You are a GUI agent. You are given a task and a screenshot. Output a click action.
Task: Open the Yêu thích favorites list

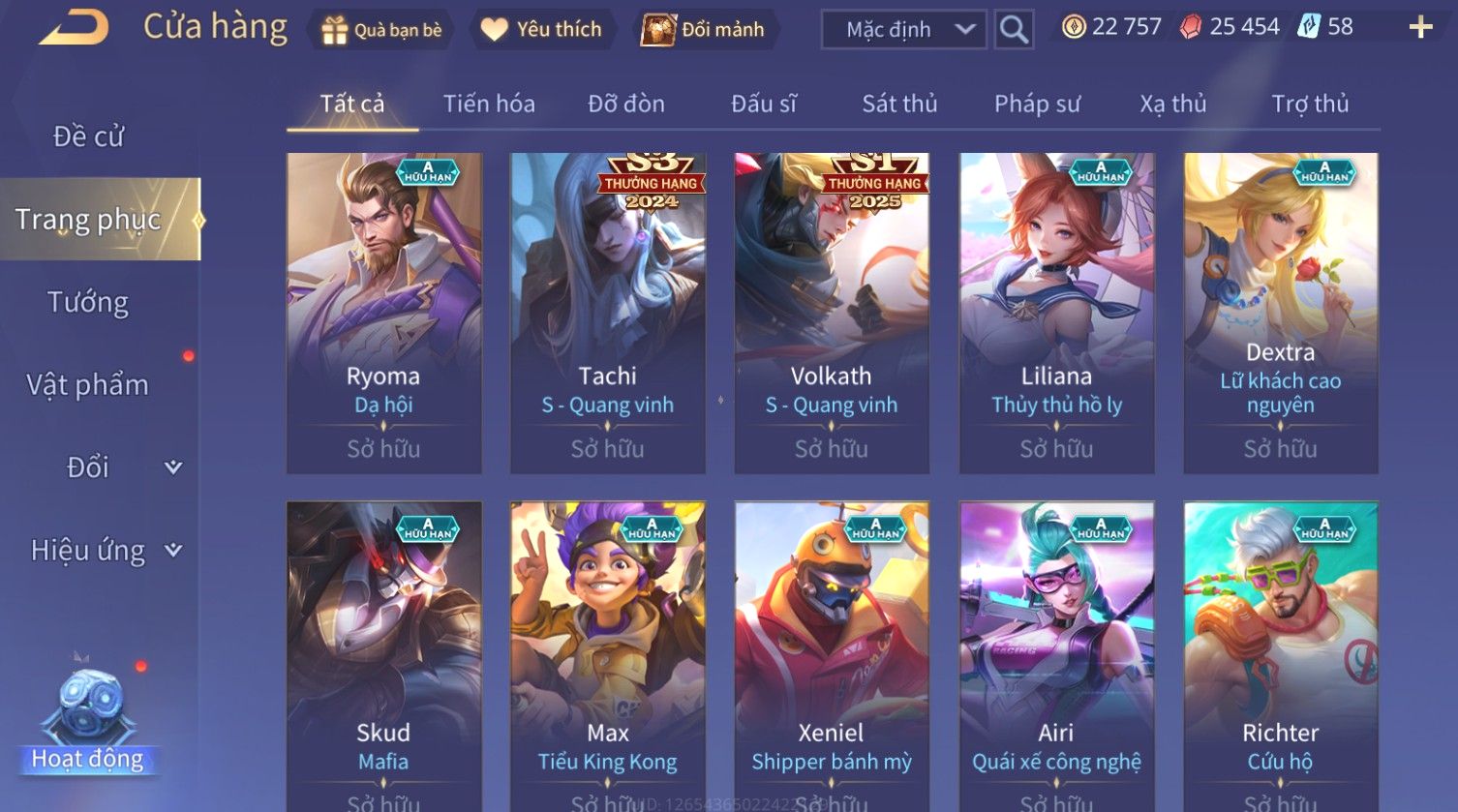point(542,30)
